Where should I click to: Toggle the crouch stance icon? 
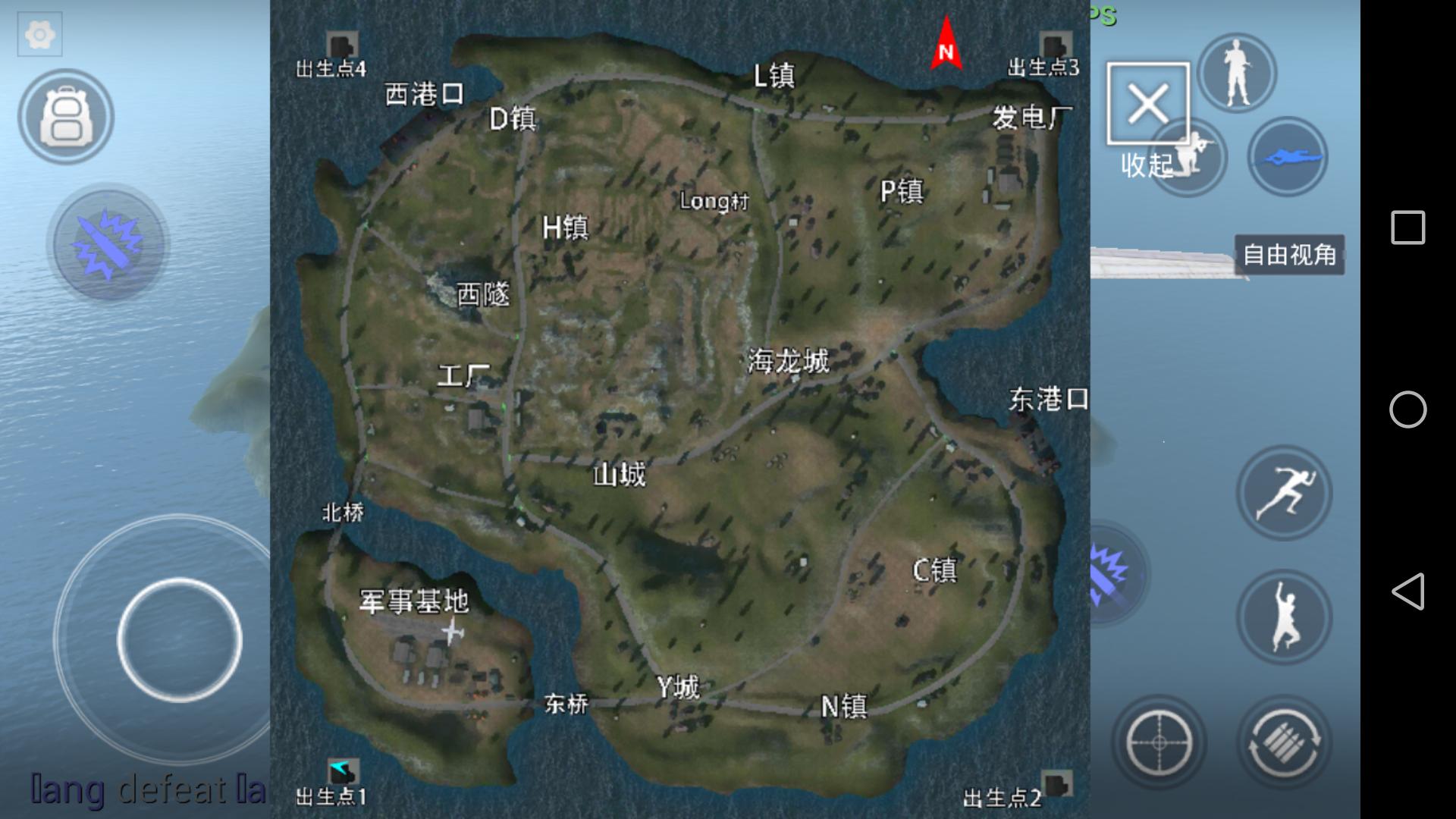click(x=1193, y=155)
